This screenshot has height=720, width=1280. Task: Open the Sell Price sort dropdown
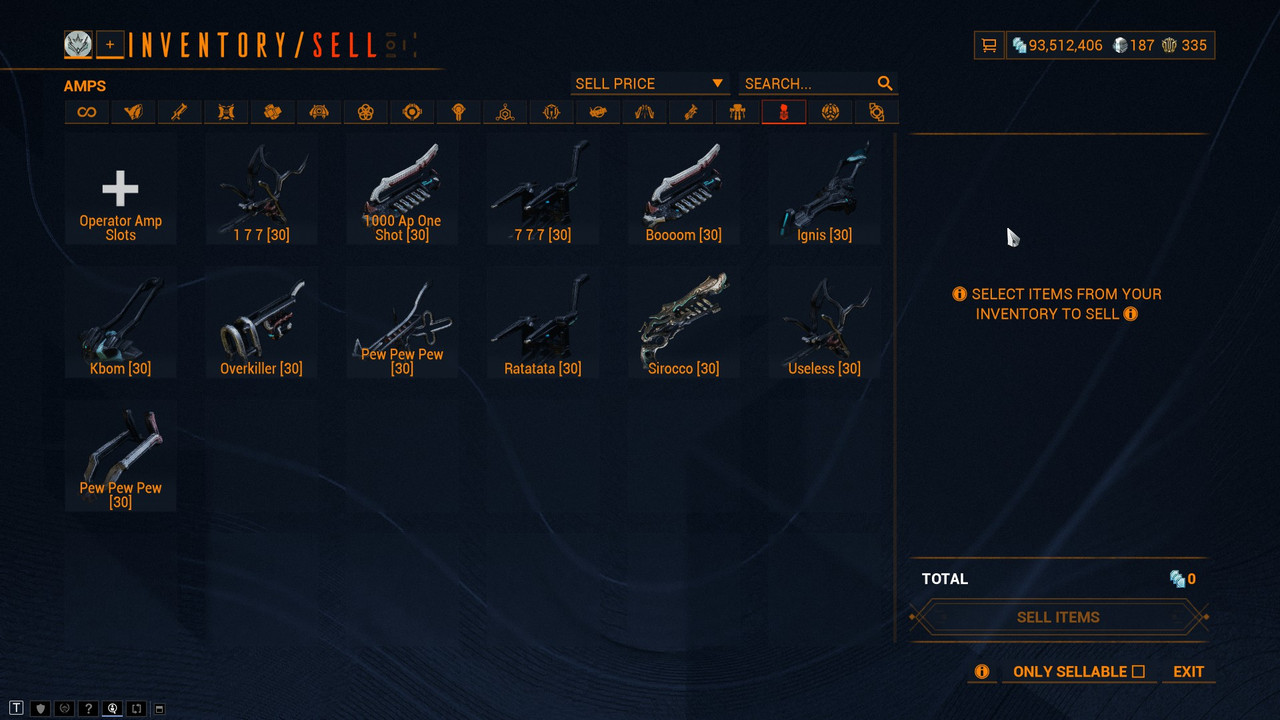click(x=649, y=84)
